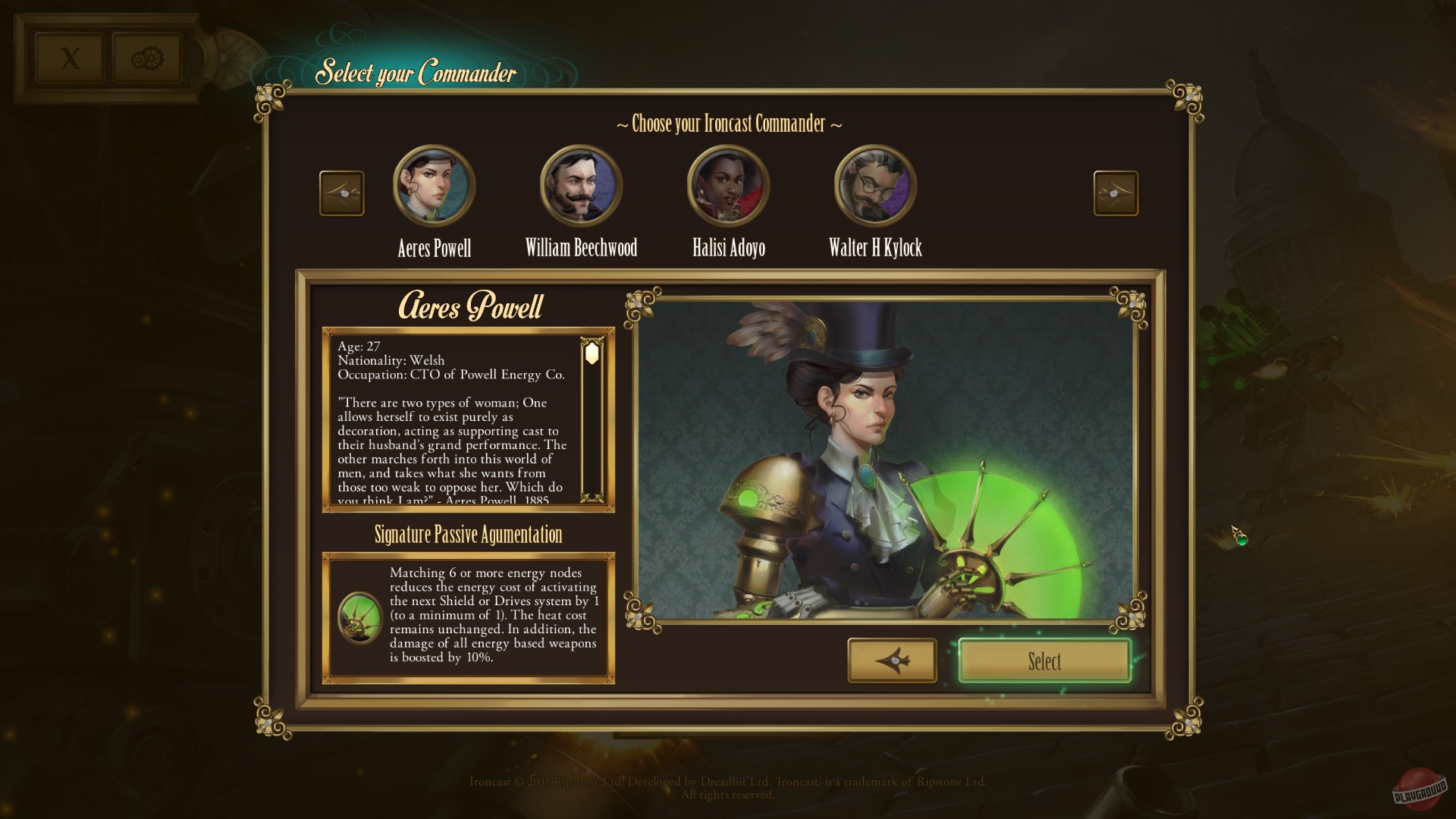Image resolution: width=1456 pixels, height=819 pixels.
Task: Open the Choose your Ironcast Commander header
Action: pos(728,124)
